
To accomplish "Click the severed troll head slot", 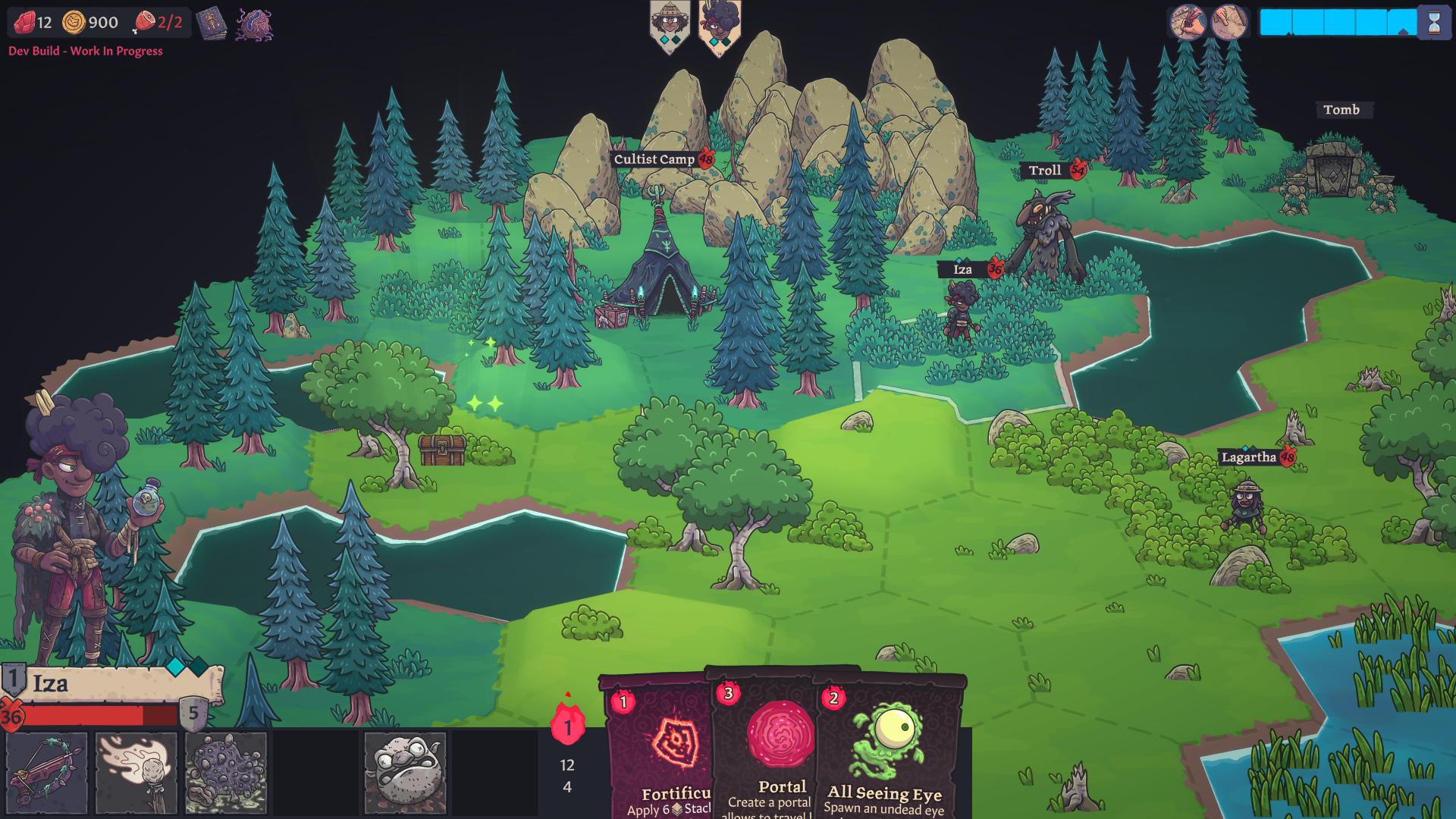I will [405, 772].
